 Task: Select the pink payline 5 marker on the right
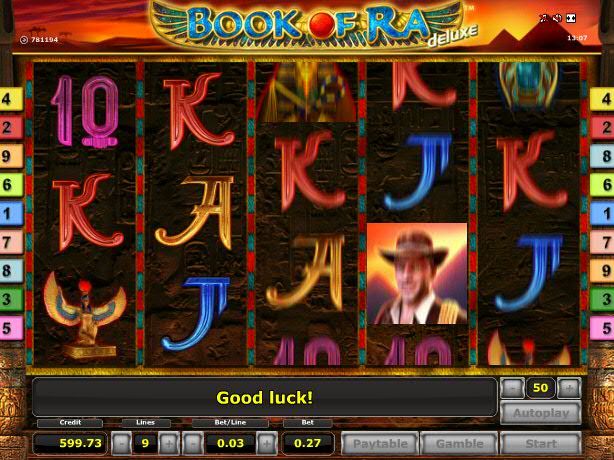point(603,327)
